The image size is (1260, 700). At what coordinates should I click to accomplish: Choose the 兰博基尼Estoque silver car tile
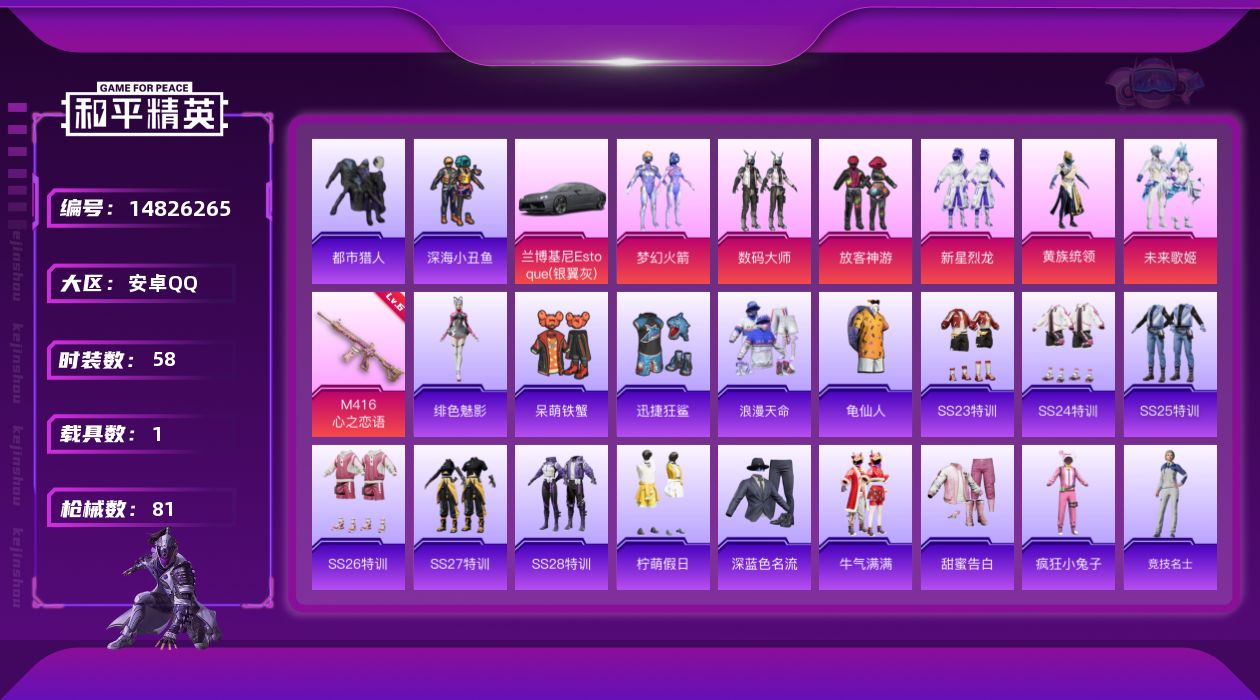(x=561, y=211)
